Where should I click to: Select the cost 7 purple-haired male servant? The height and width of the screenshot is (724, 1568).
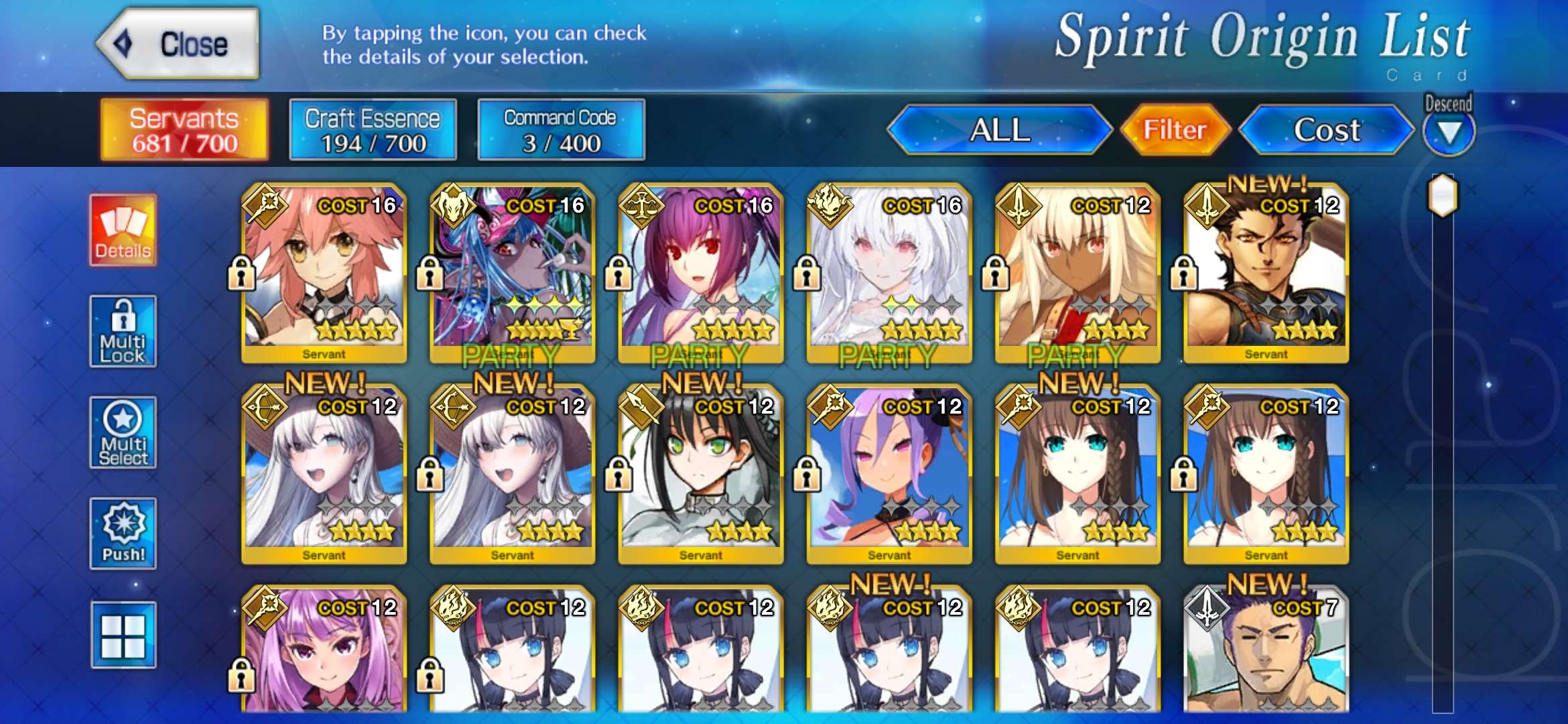pos(1266,654)
